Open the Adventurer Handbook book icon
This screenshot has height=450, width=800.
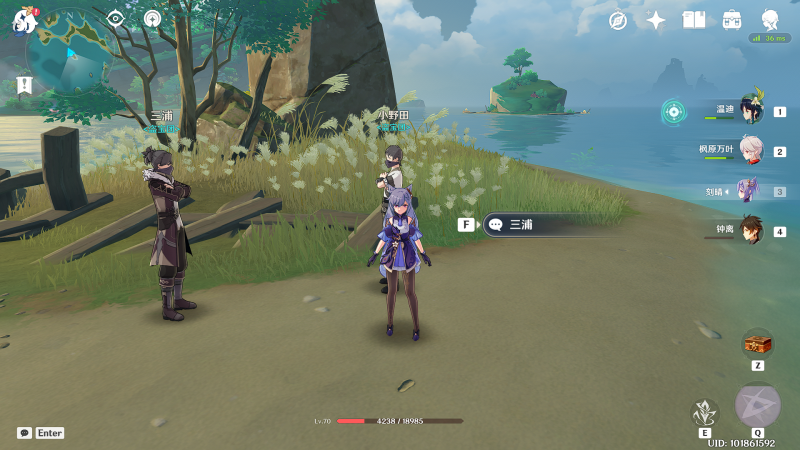694,20
